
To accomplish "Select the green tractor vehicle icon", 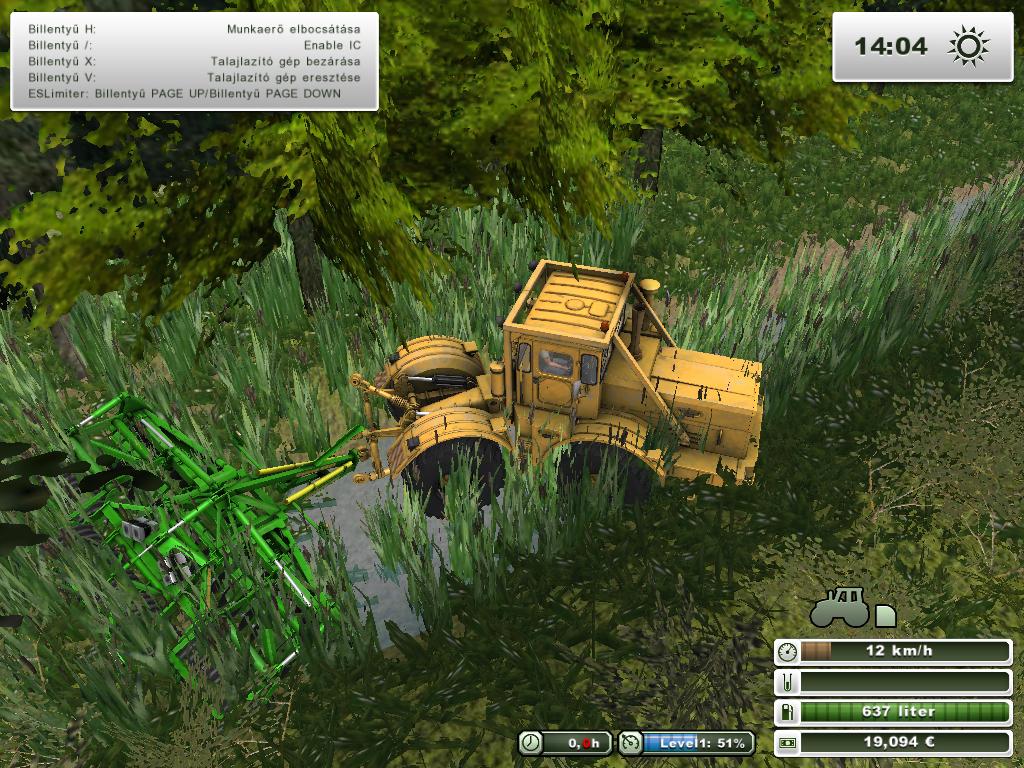I will 840,606.
